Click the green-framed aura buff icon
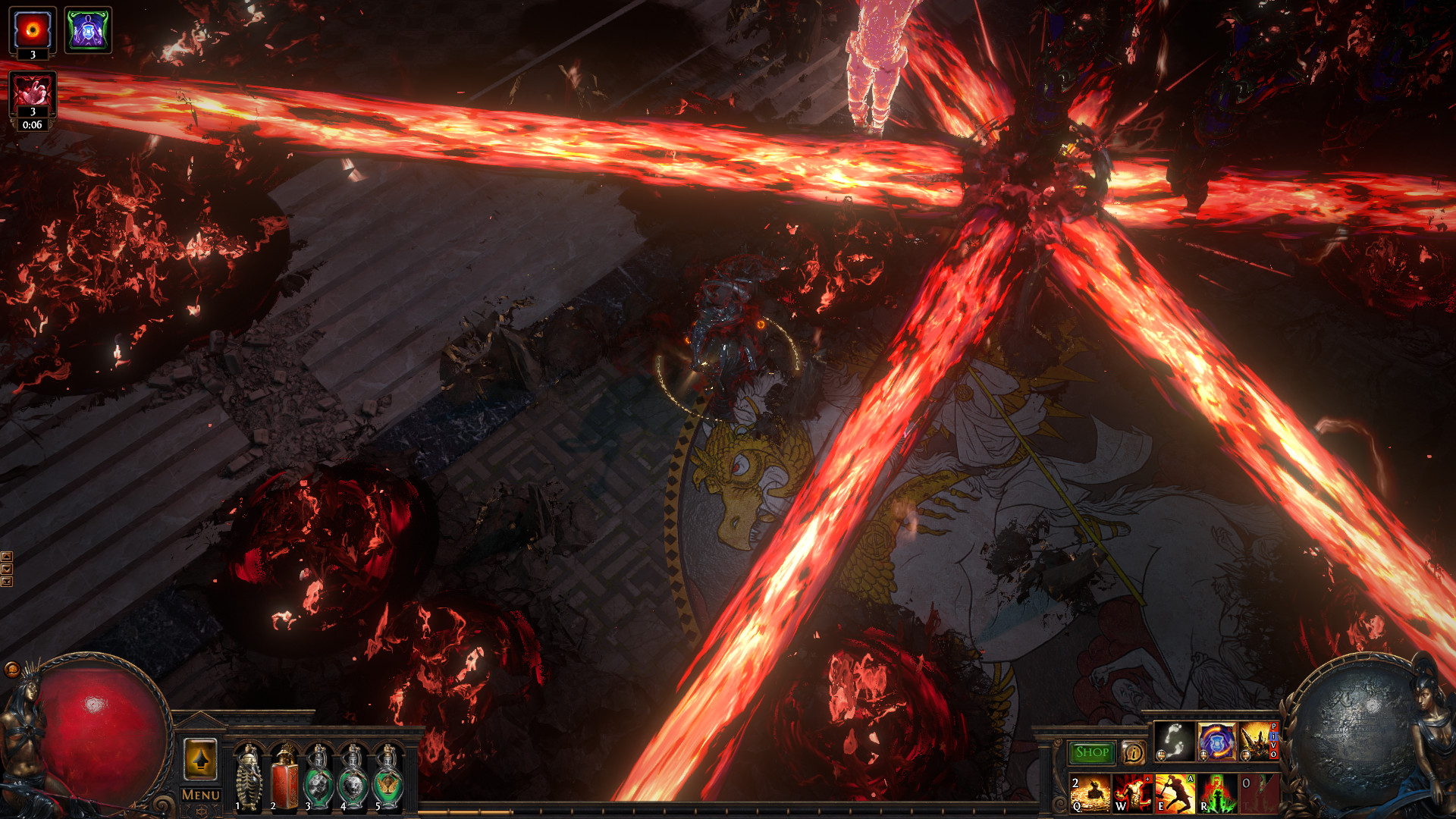 (89, 30)
